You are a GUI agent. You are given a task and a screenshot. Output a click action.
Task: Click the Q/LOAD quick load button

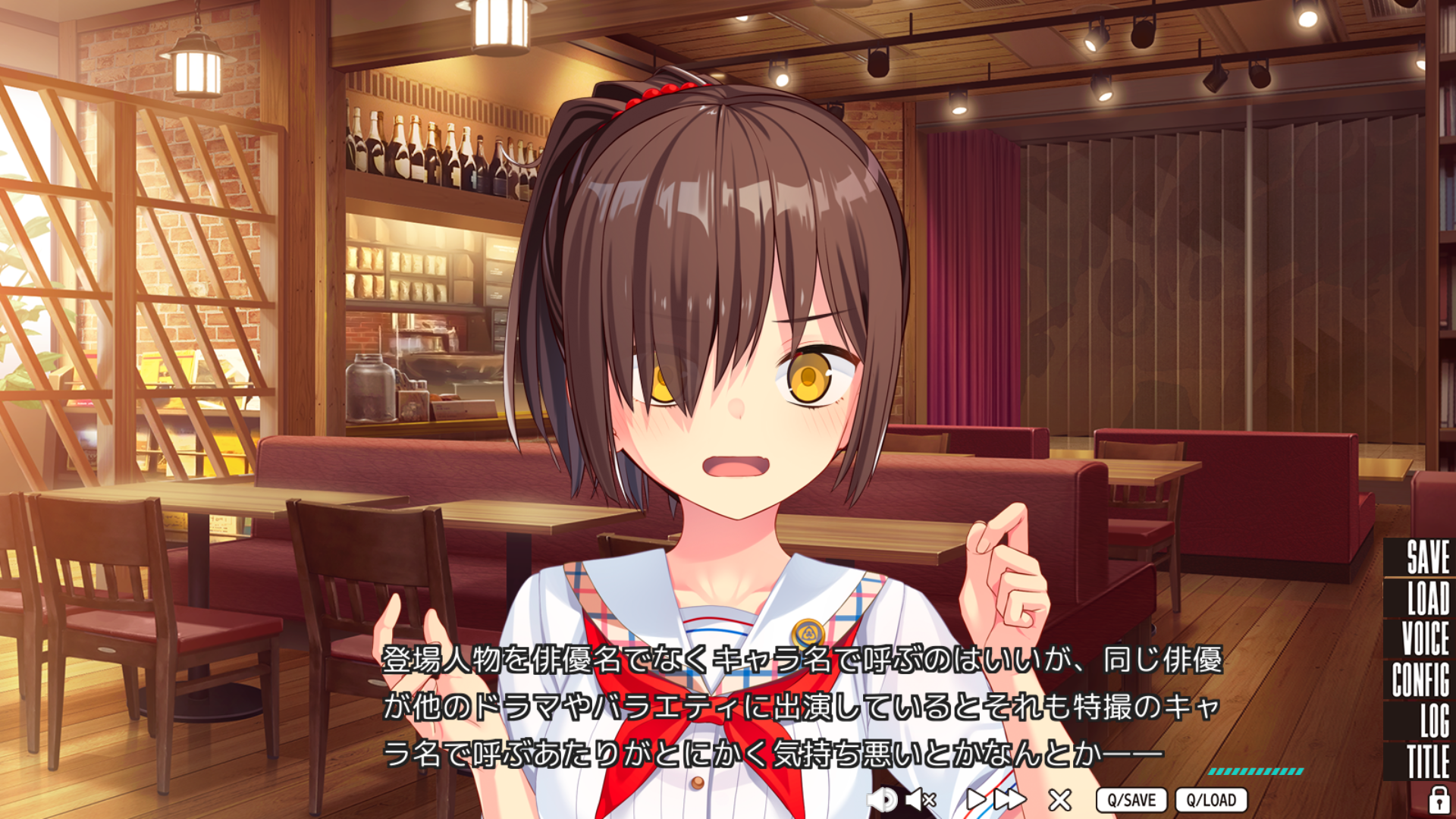click(1211, 800)
